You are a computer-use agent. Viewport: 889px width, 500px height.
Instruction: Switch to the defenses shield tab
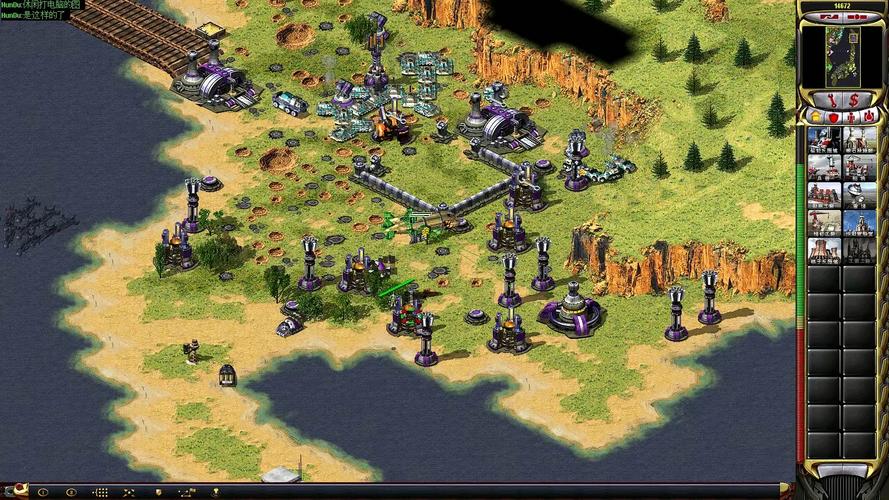point(832,118)
